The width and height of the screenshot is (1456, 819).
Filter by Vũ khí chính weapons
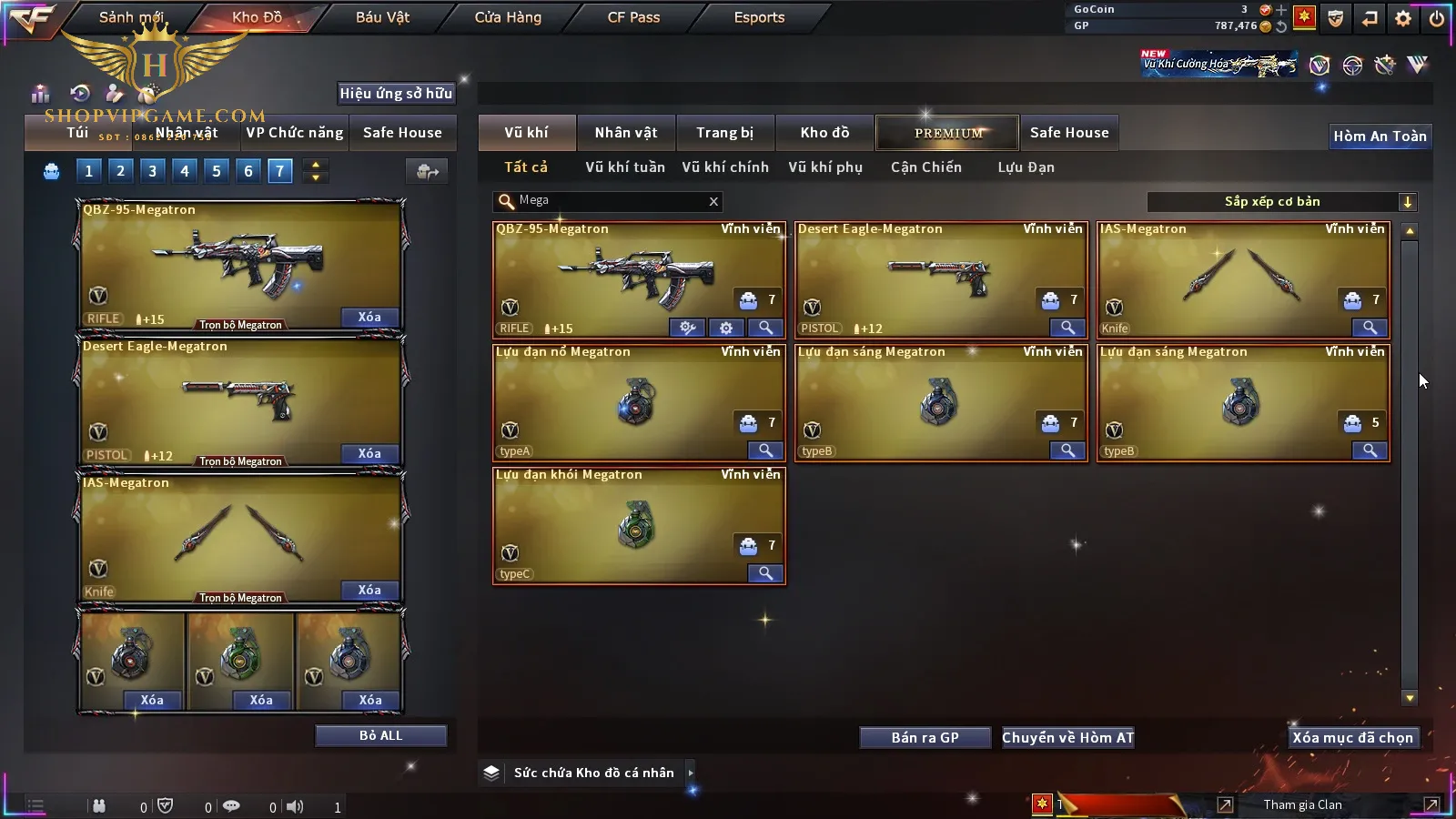(724, 167)
